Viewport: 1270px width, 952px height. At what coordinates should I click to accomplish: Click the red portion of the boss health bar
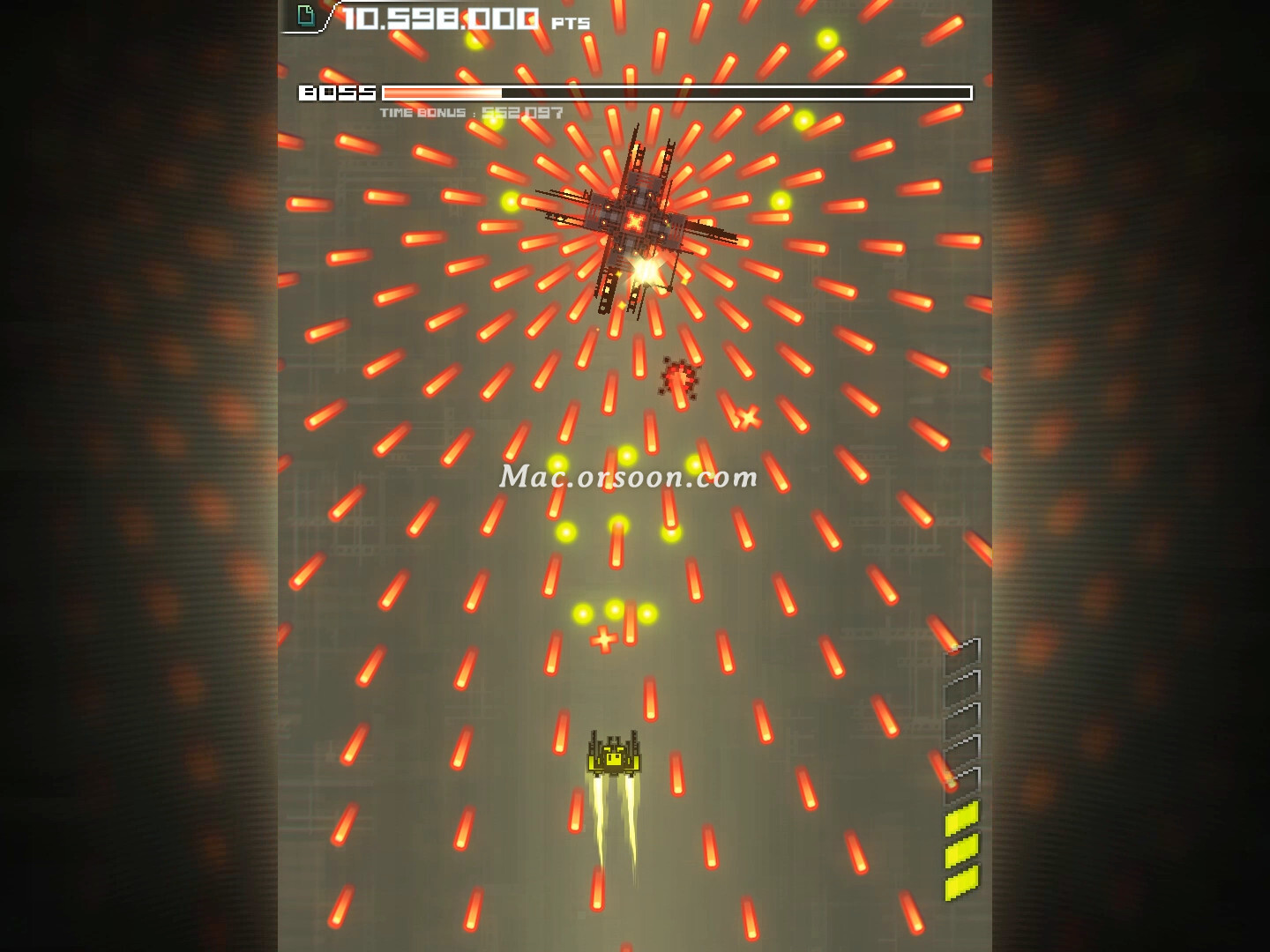(441, 93)
